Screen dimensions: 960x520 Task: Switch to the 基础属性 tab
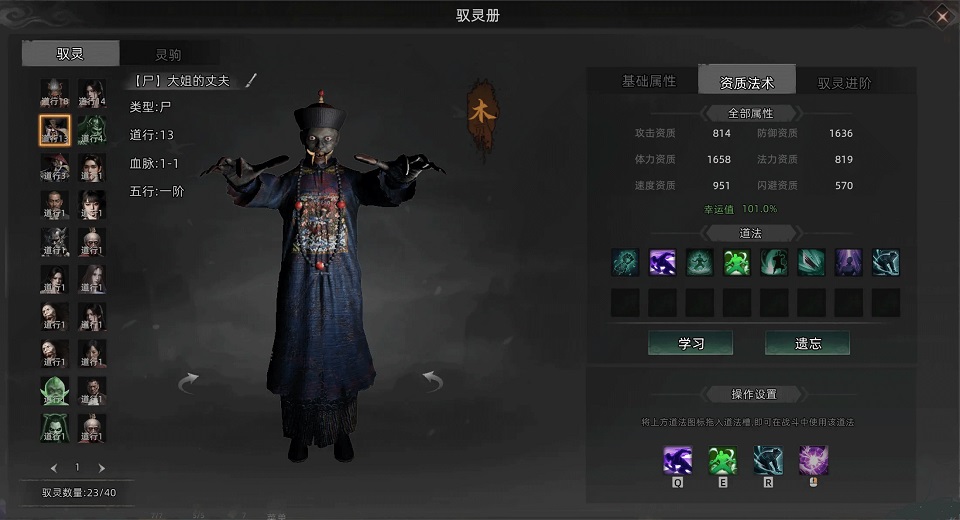point(649,81)
